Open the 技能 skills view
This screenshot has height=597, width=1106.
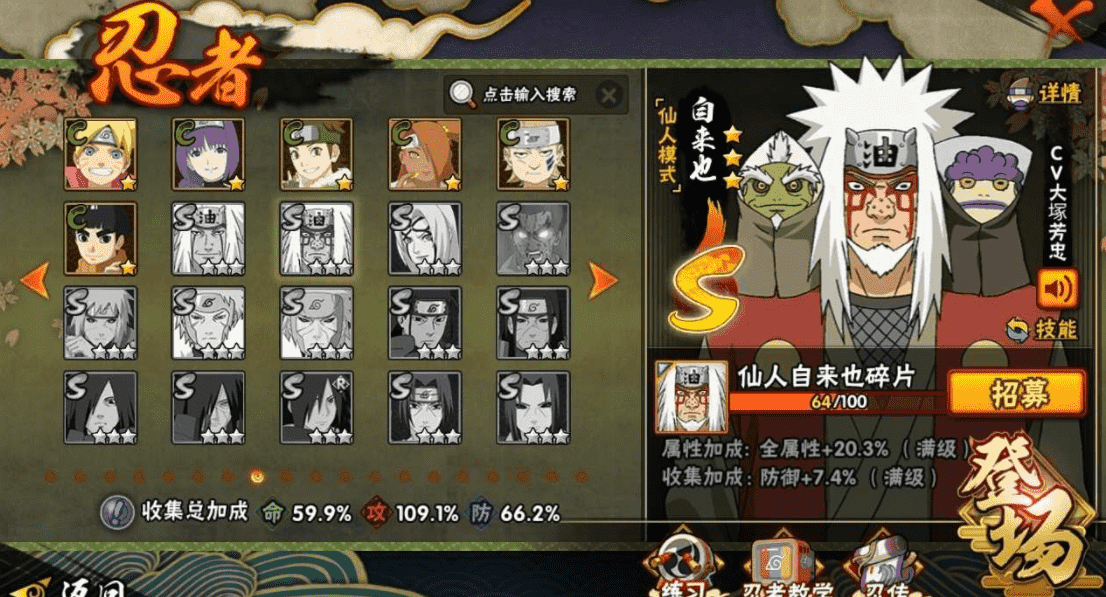coord(1046,328)
